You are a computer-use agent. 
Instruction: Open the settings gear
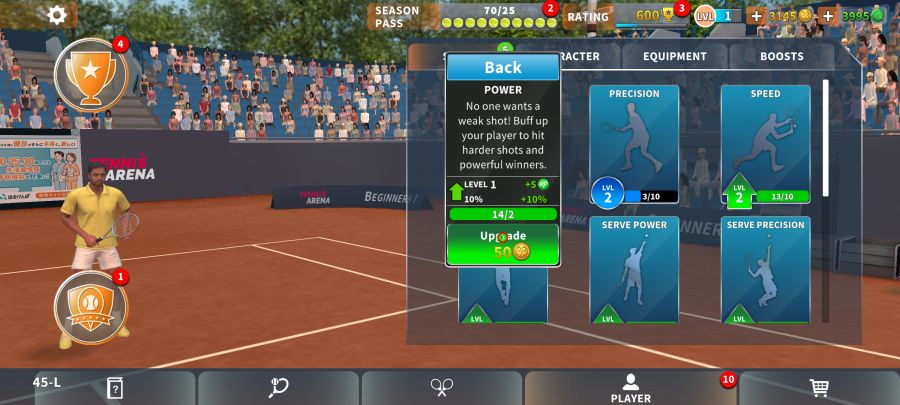click(58, 15)
